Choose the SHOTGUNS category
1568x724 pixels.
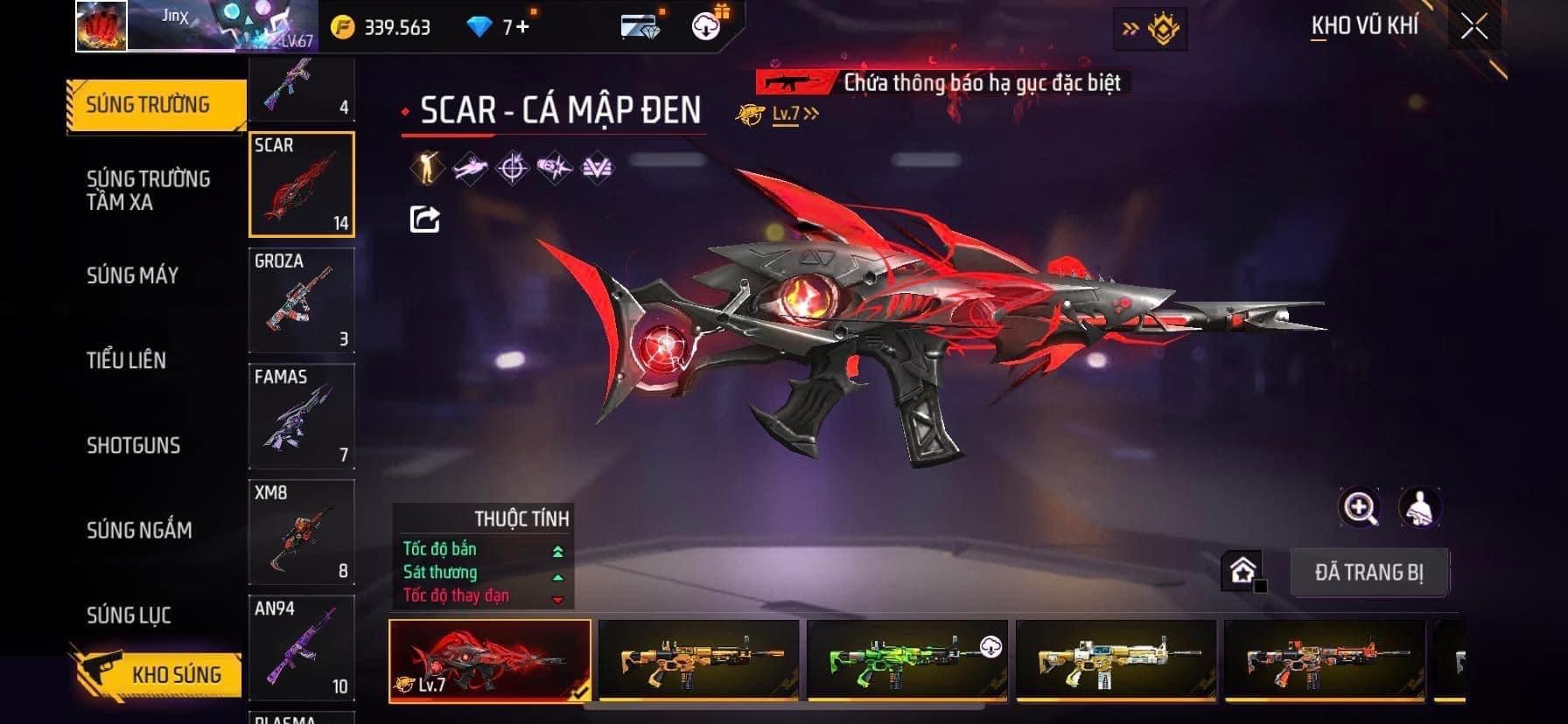pyautogui.click(x=133, y=445)
